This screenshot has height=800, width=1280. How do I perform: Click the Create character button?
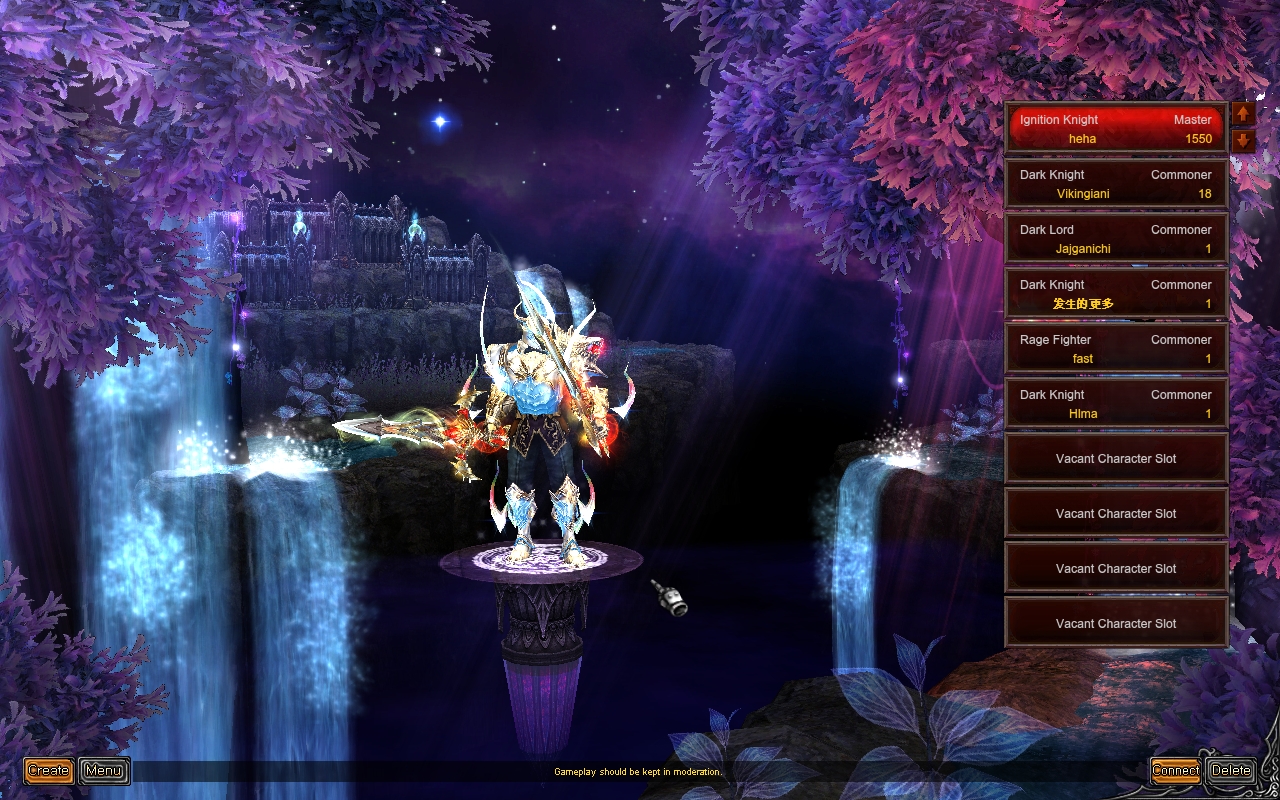click(x=48, y=770)
